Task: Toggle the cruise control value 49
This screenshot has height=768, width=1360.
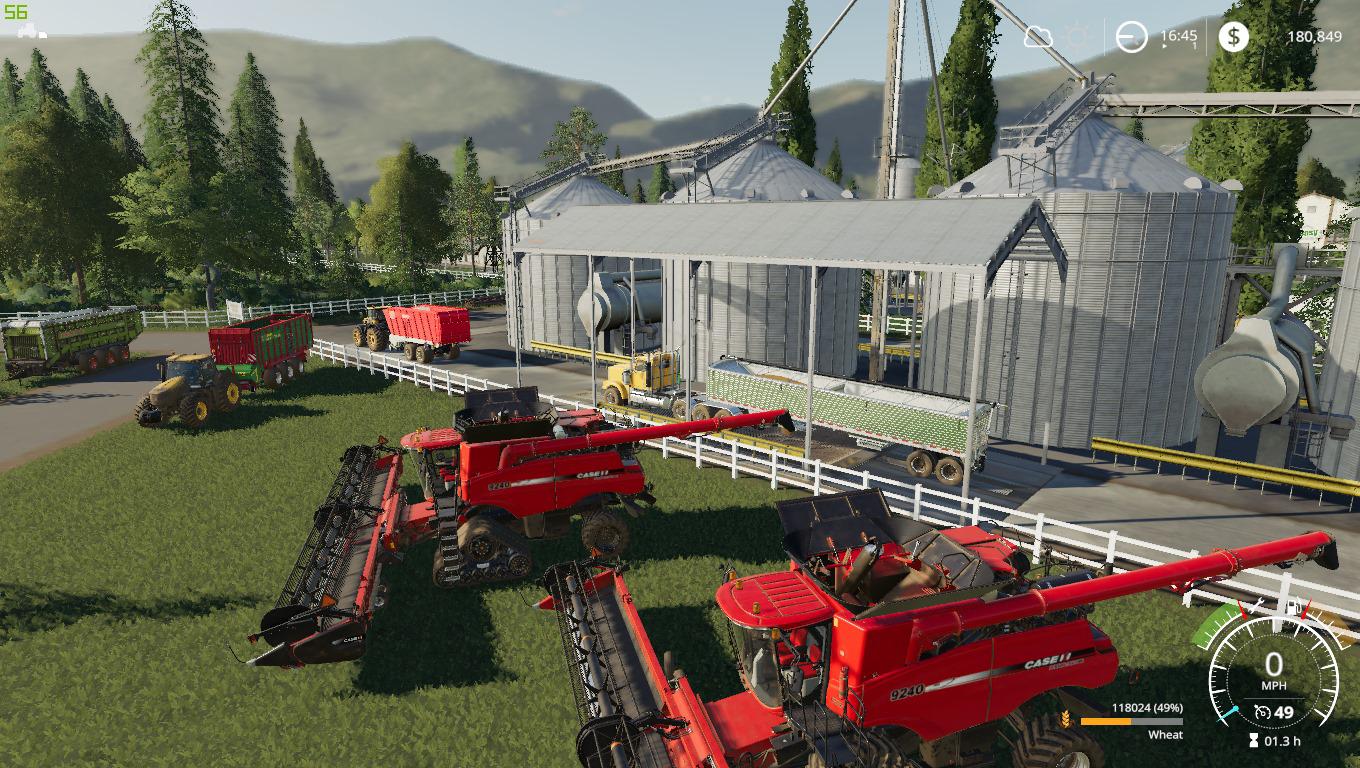Action: click(1285, 712)
